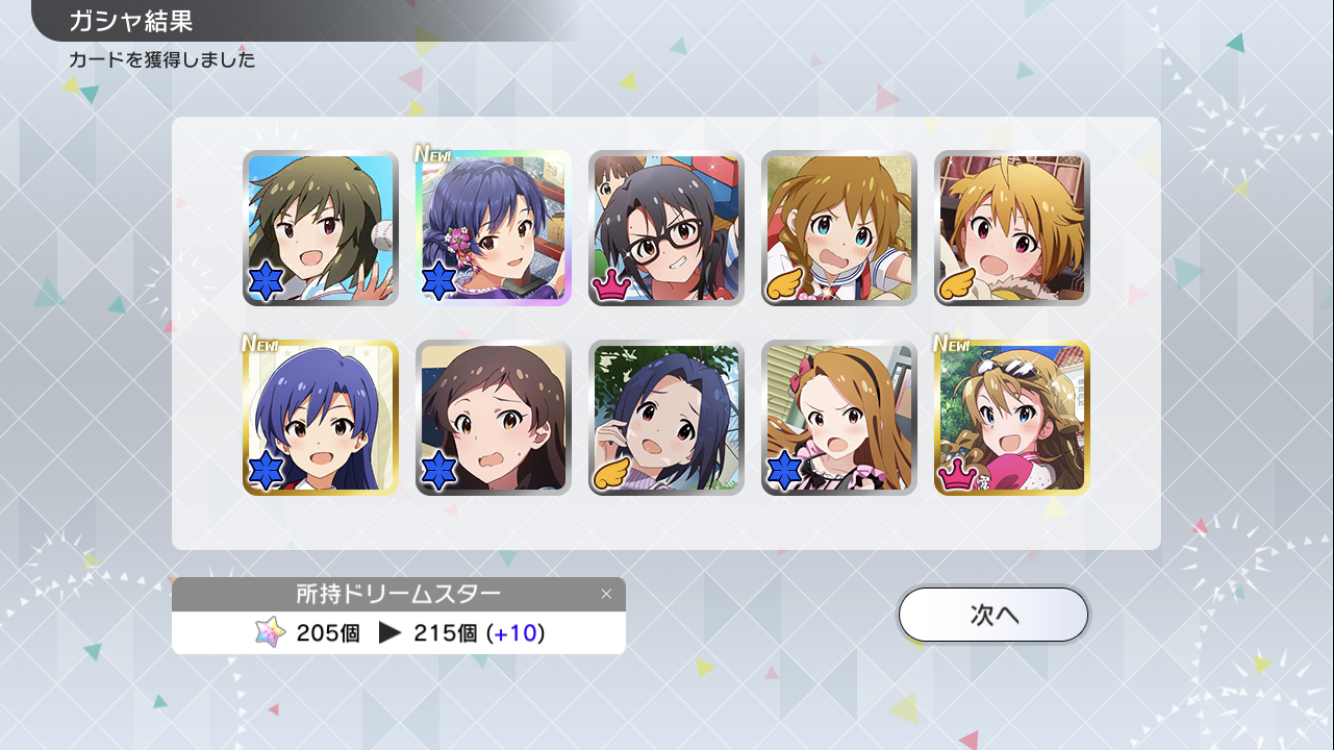Choose the card of the girl wearing black glasses
1334x750 pixels.
[x=666, y=228]
